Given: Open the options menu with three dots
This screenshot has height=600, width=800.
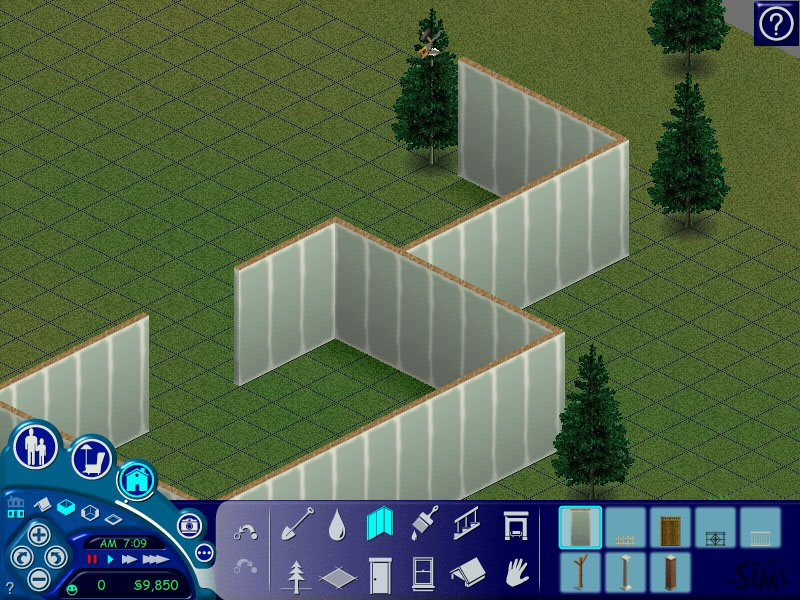Looking at the screenshot, I should (205, 551).
